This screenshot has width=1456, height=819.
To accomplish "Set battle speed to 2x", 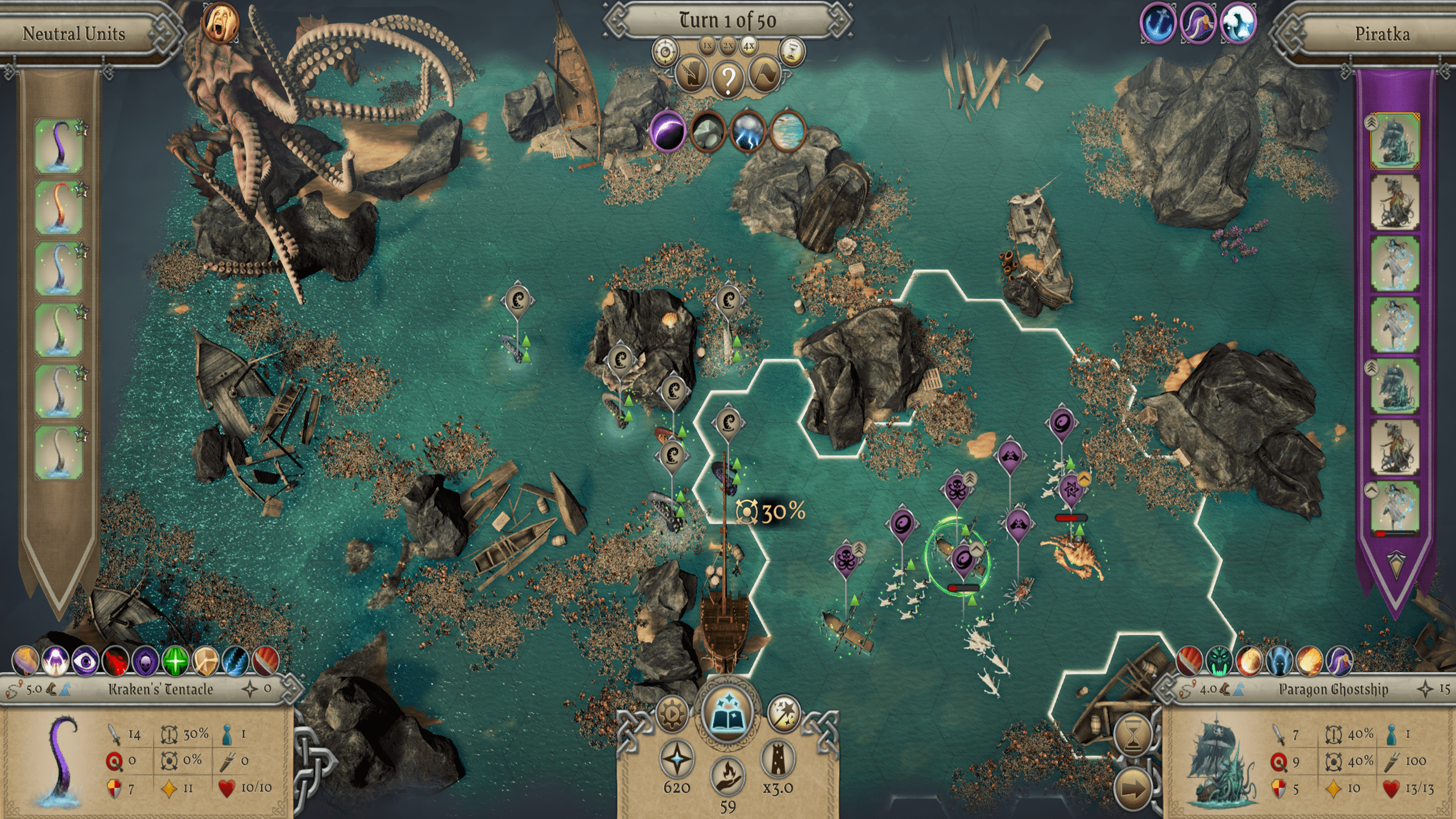I will (x=728, y=45).
